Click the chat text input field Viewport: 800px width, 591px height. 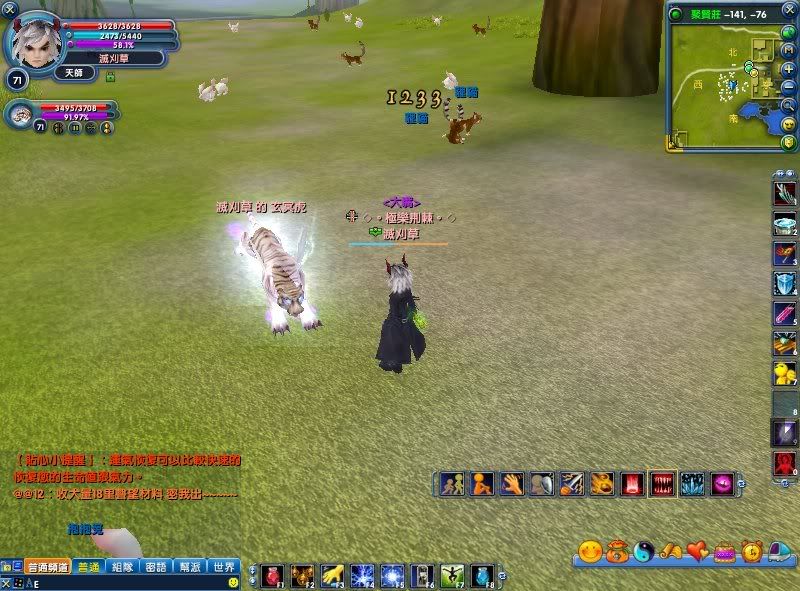coord(120,582)
